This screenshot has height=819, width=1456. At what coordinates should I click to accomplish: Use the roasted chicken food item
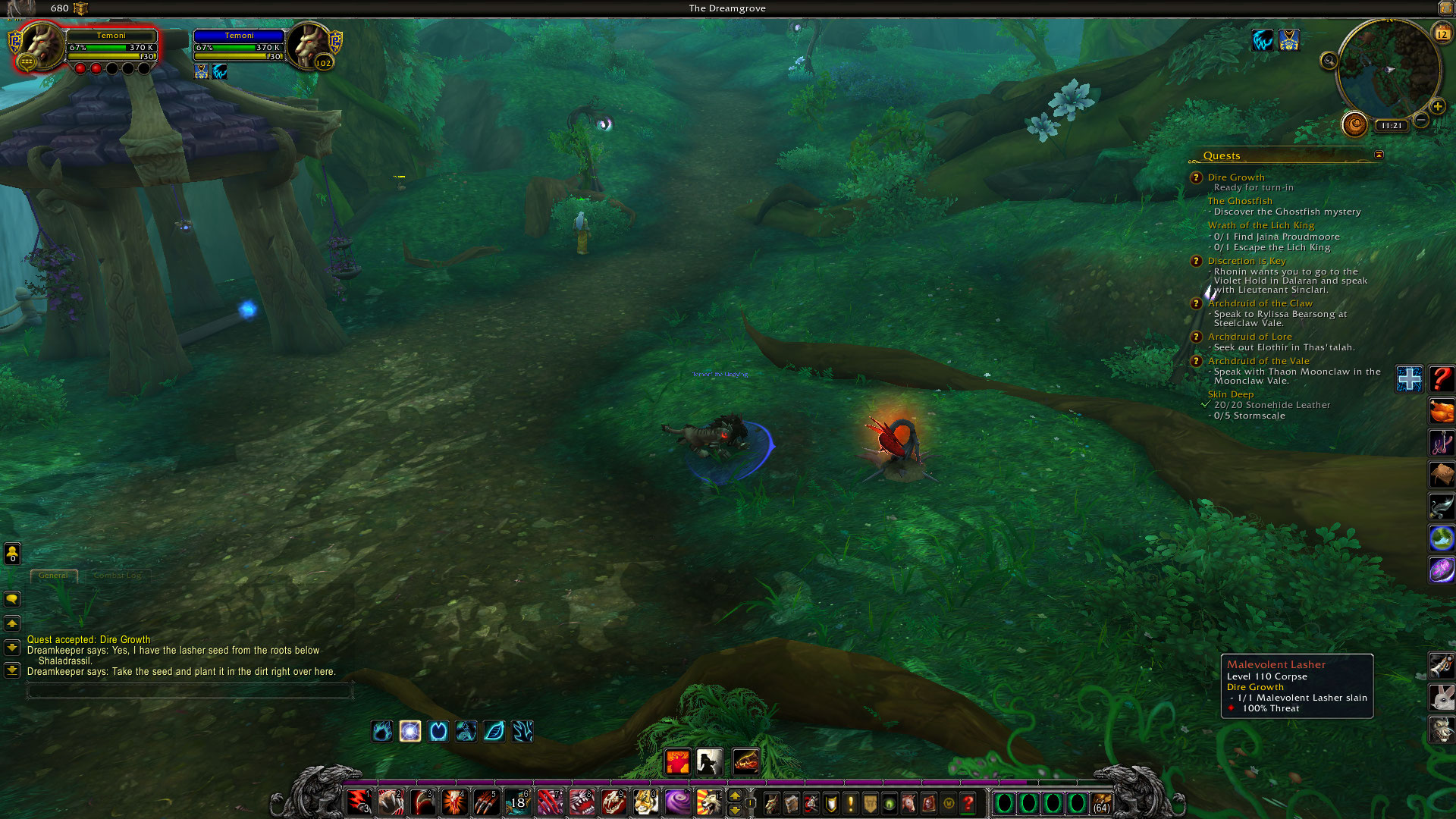[x=1441, y=412]
